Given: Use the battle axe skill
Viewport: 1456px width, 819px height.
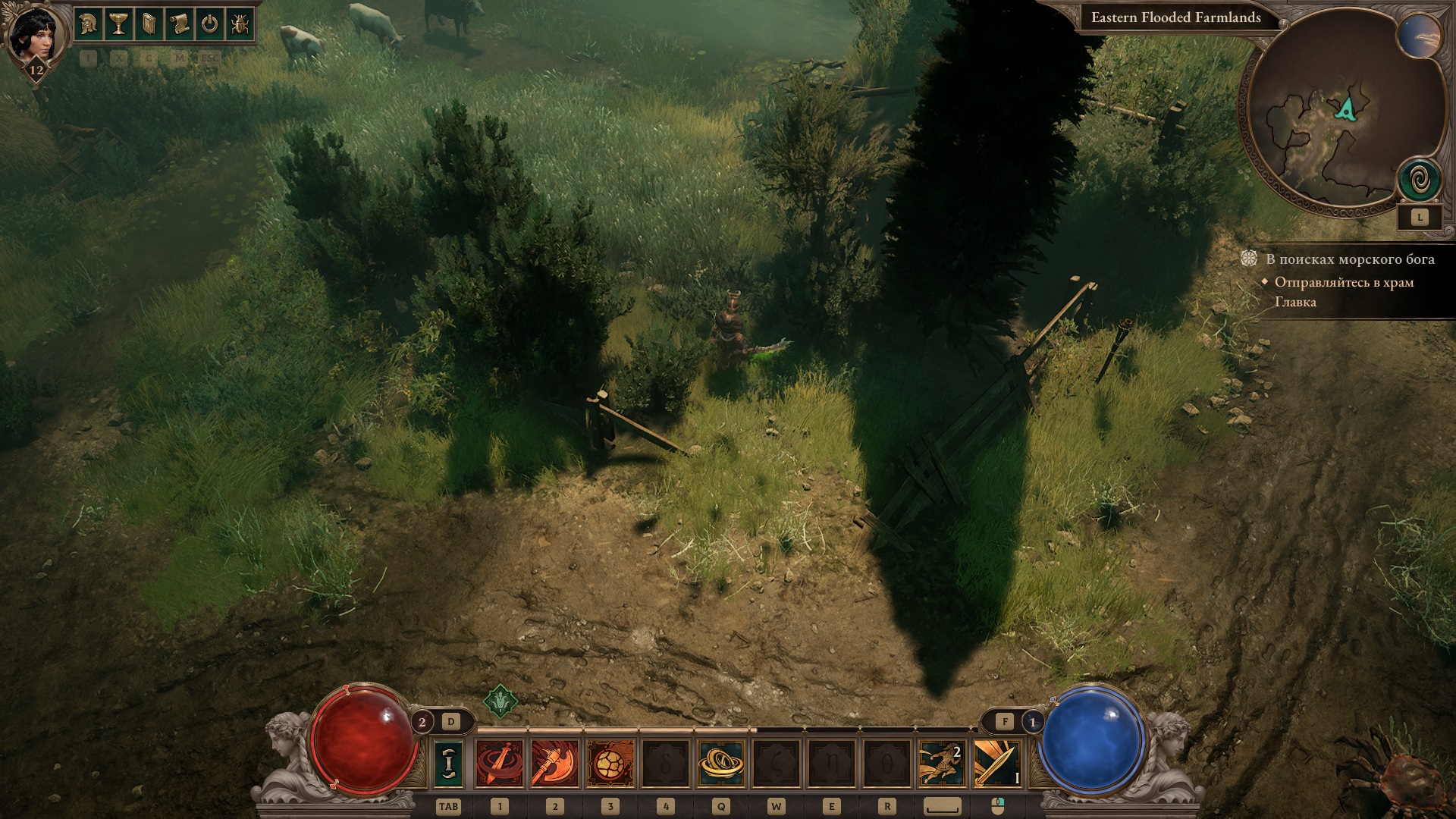Looking at the screenshot, I should coord(555,763).
